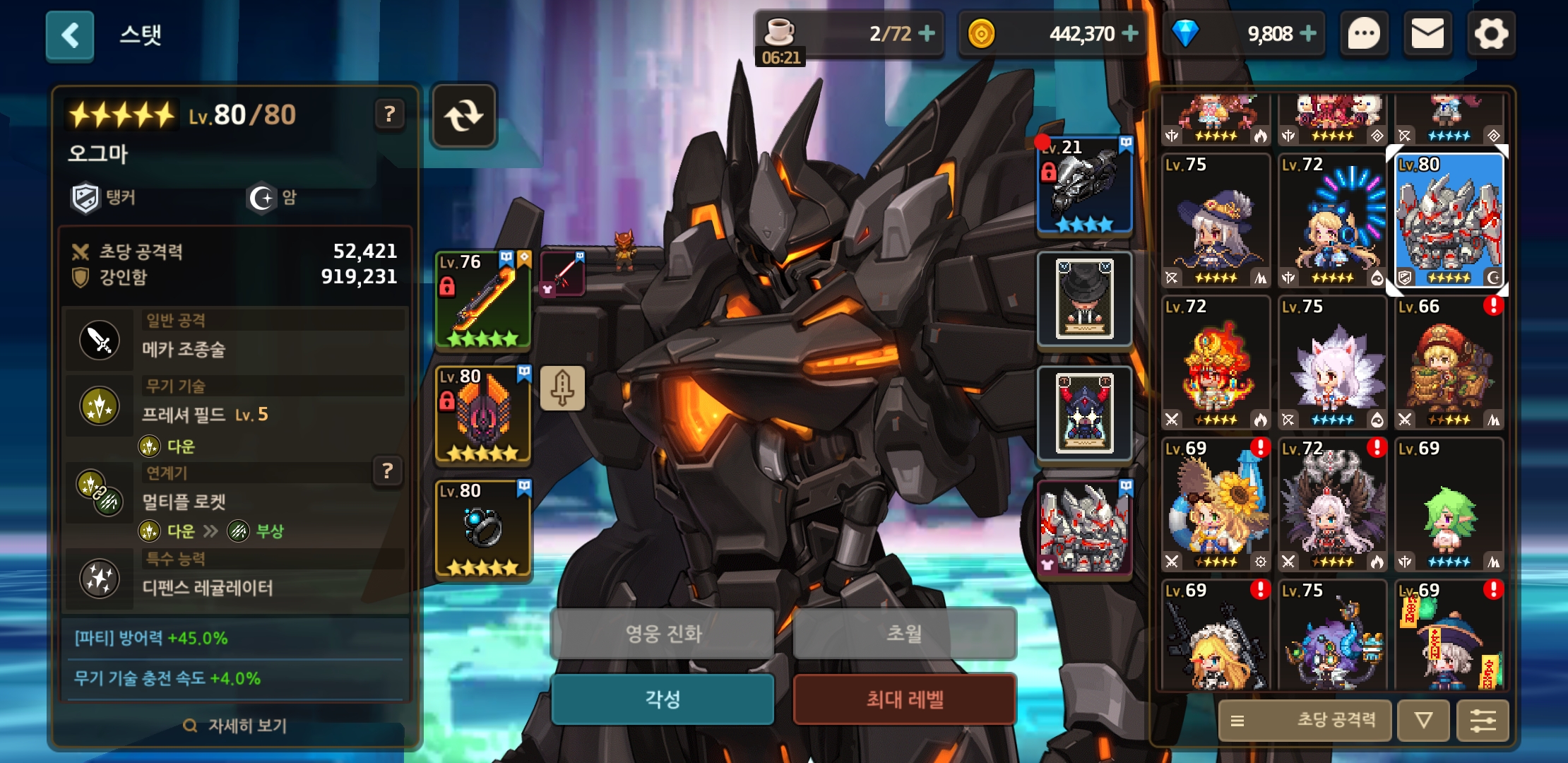Click the swap arrows refresh button

point(464,116)
